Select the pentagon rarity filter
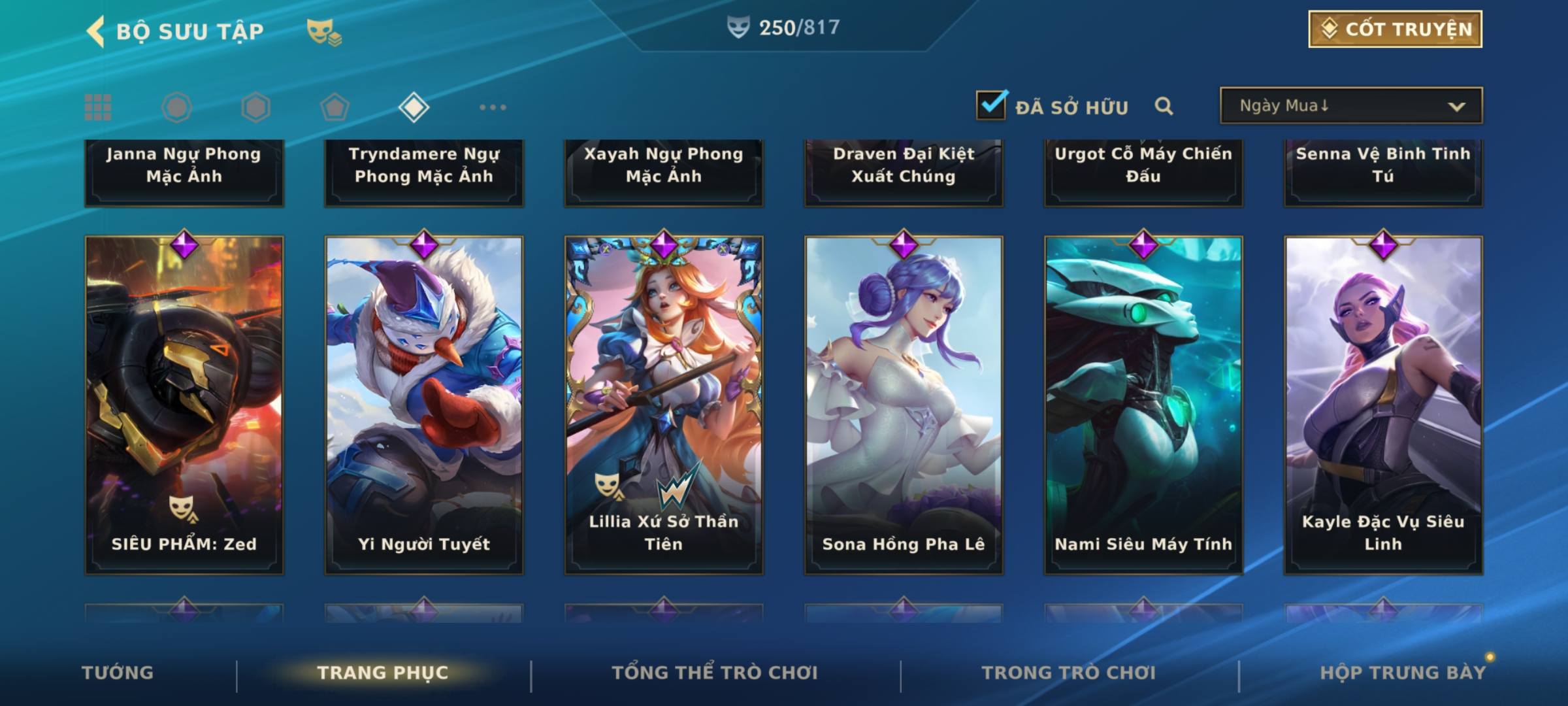Viewport: 1568px width, 706px height. pyautogui.click(x=335, y=107)
